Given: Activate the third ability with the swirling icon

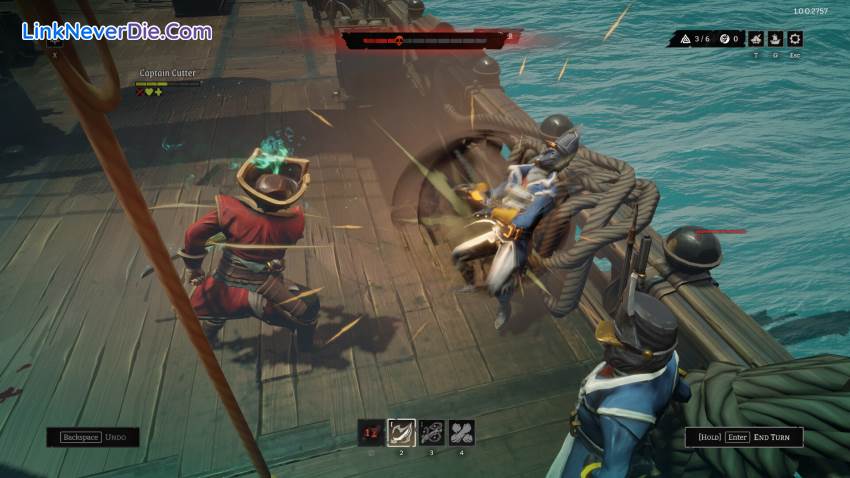Looking at the screenshot, I should [432, 432].
